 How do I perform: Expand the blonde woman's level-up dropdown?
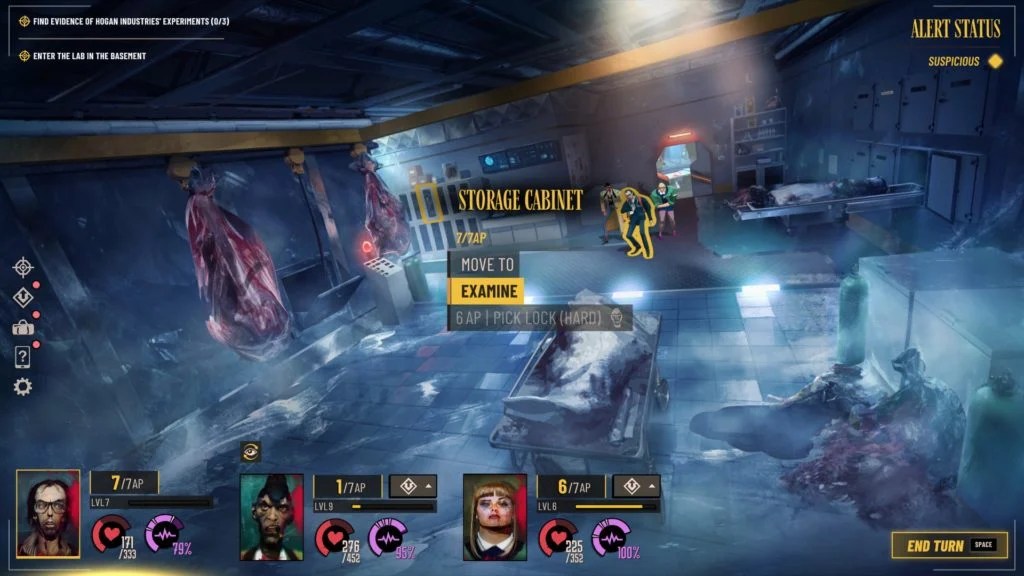(636, 486)
